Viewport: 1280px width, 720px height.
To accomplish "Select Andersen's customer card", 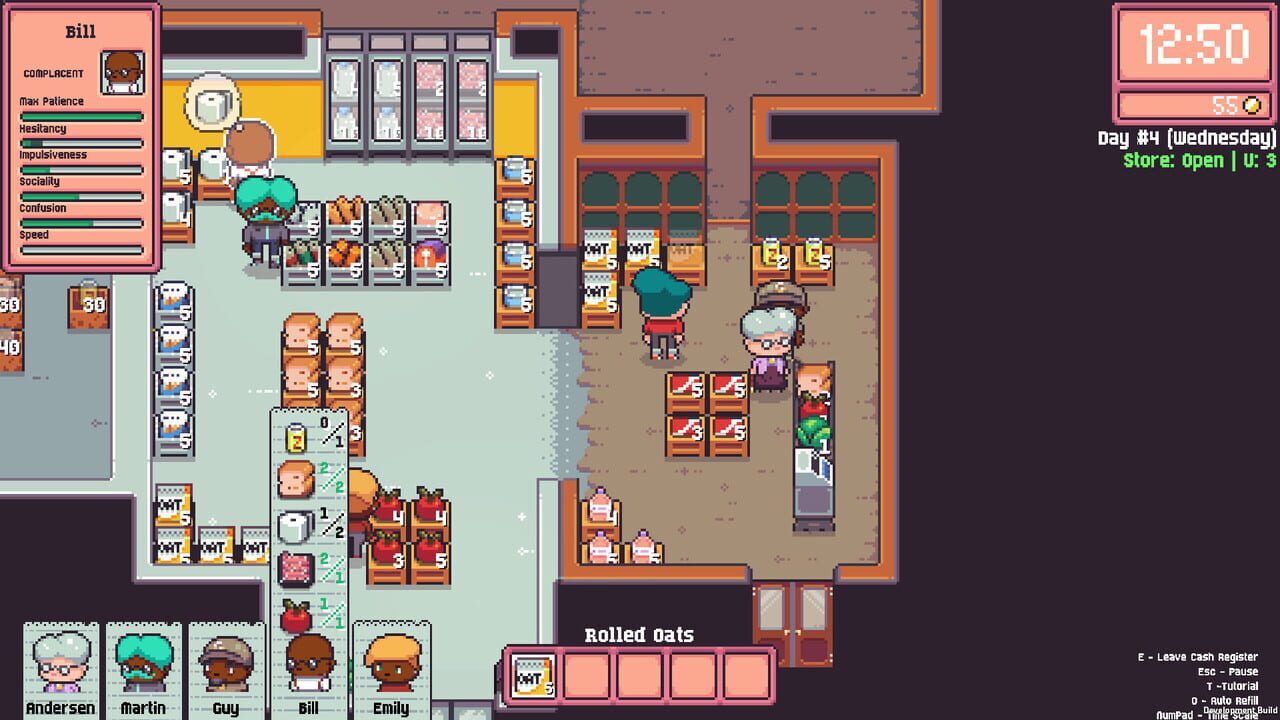I will tap(62, 670).
